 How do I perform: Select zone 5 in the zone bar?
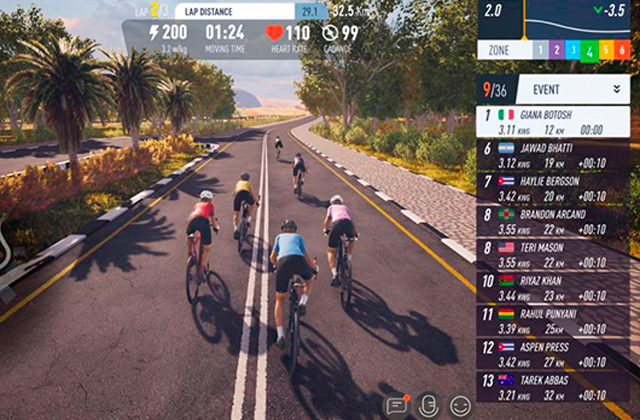608,50
